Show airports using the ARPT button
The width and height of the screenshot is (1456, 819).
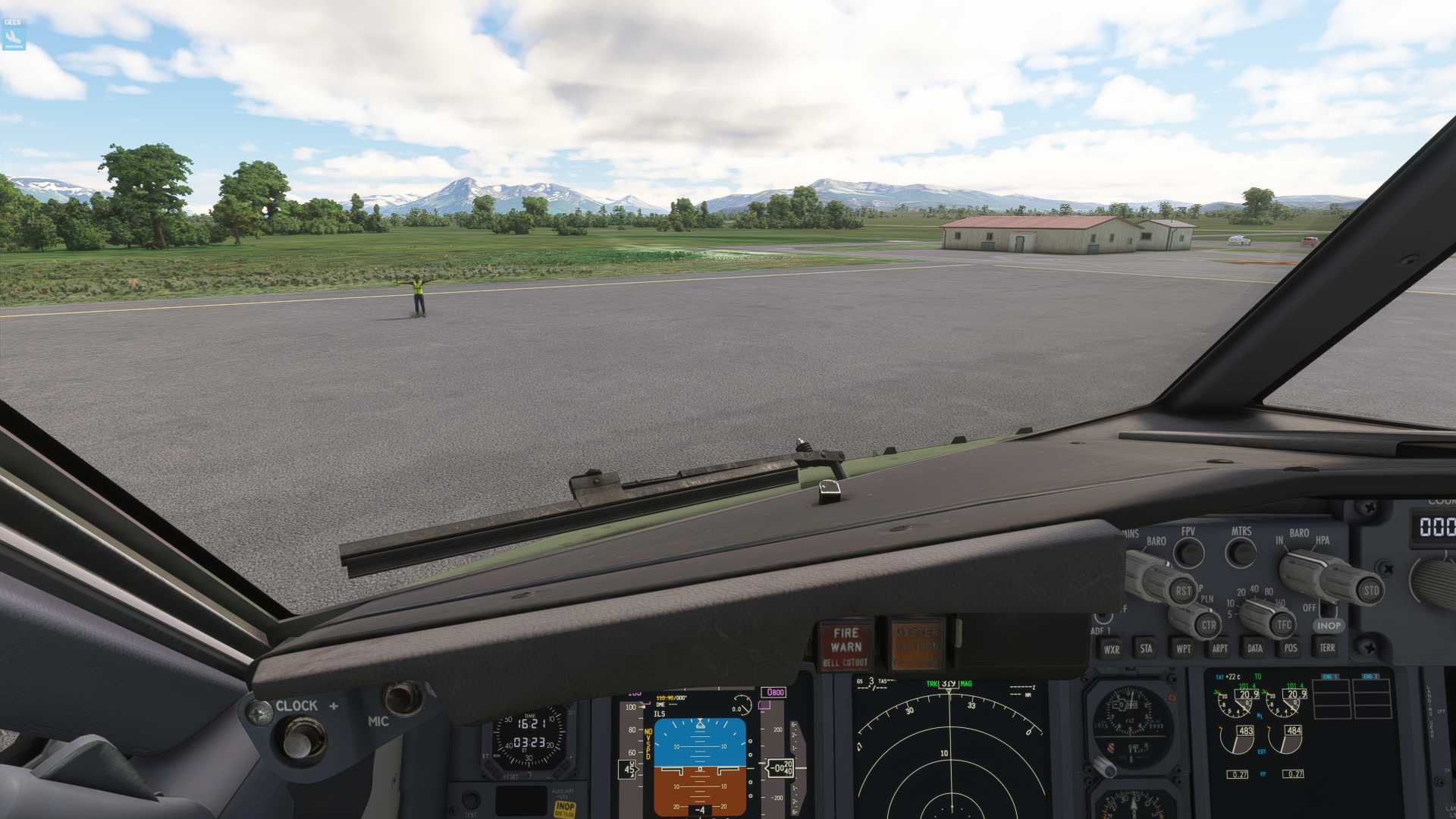point(1219,648)
